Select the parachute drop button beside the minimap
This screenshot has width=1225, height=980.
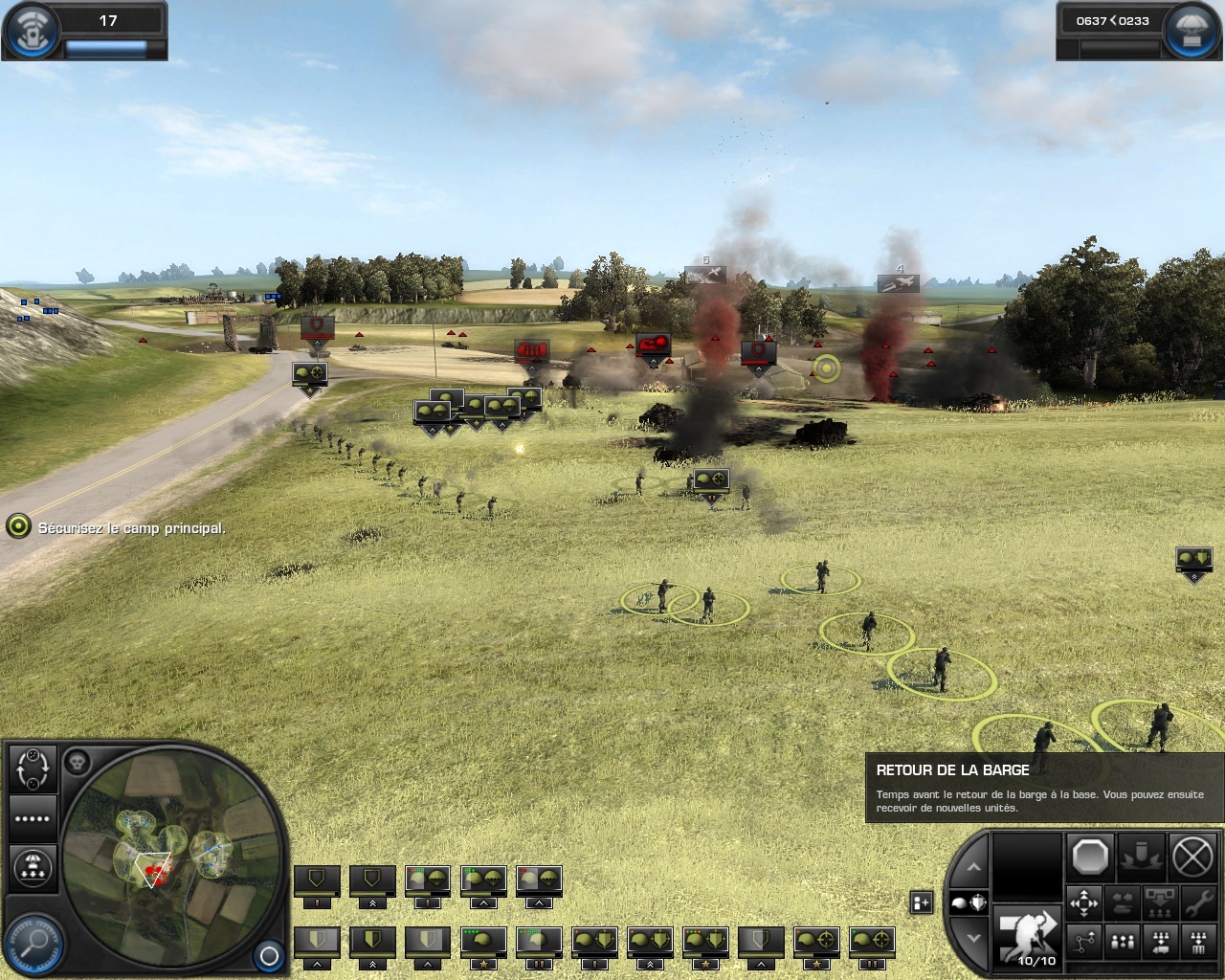(x=33, y=867)
